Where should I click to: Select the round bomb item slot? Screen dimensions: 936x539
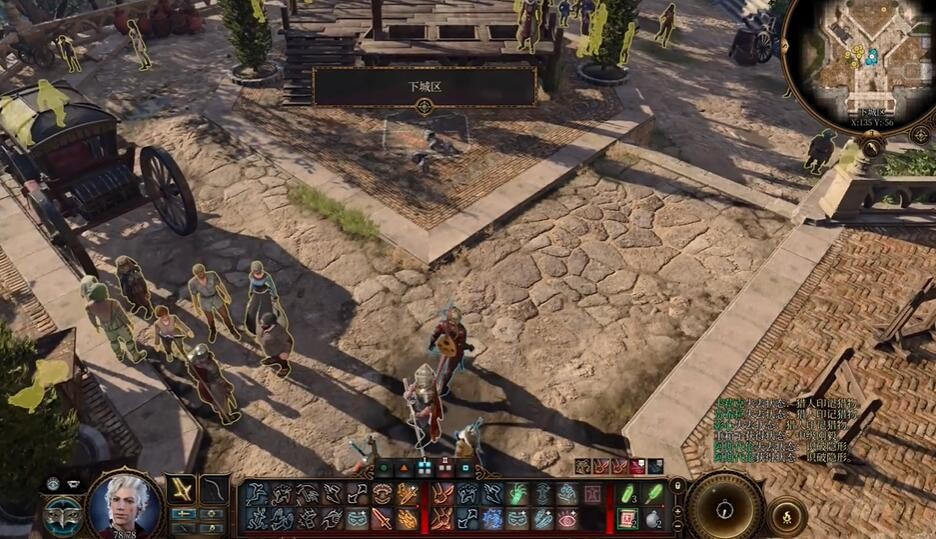point(654,518)
